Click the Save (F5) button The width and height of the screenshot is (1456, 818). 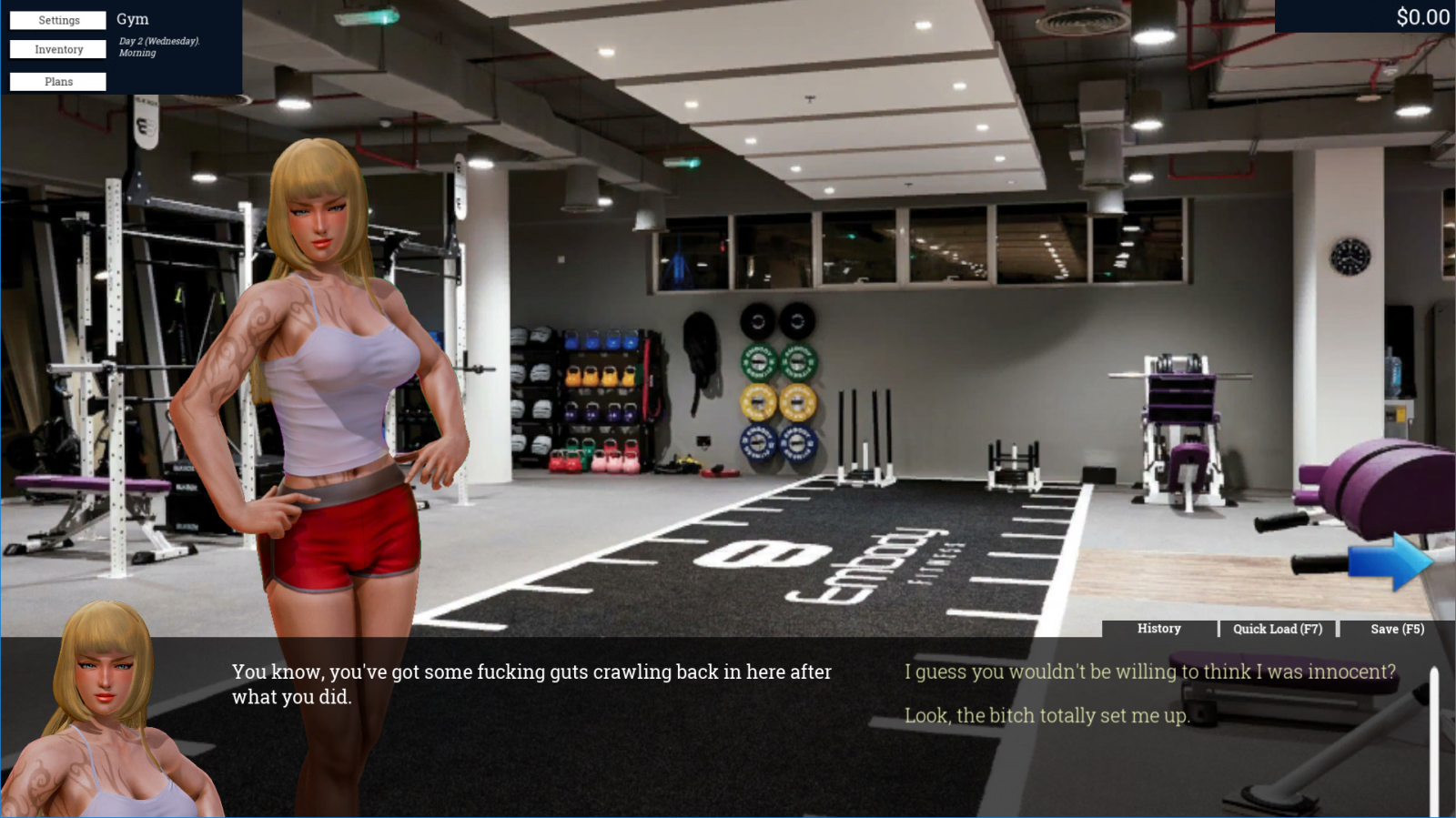(x=1397, y=629)
